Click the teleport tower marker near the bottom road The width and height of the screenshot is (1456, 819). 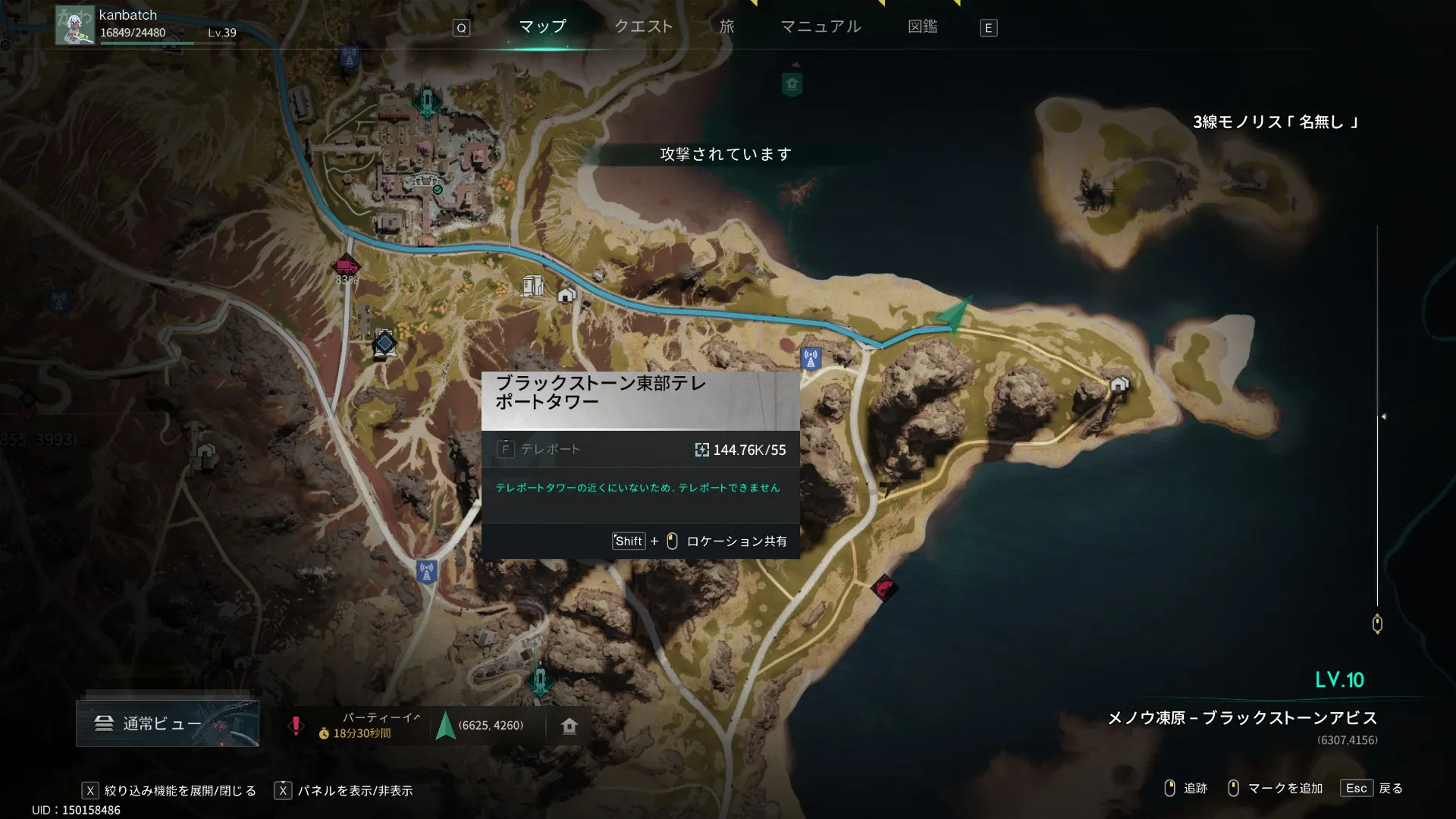click(x=427, y=571)
